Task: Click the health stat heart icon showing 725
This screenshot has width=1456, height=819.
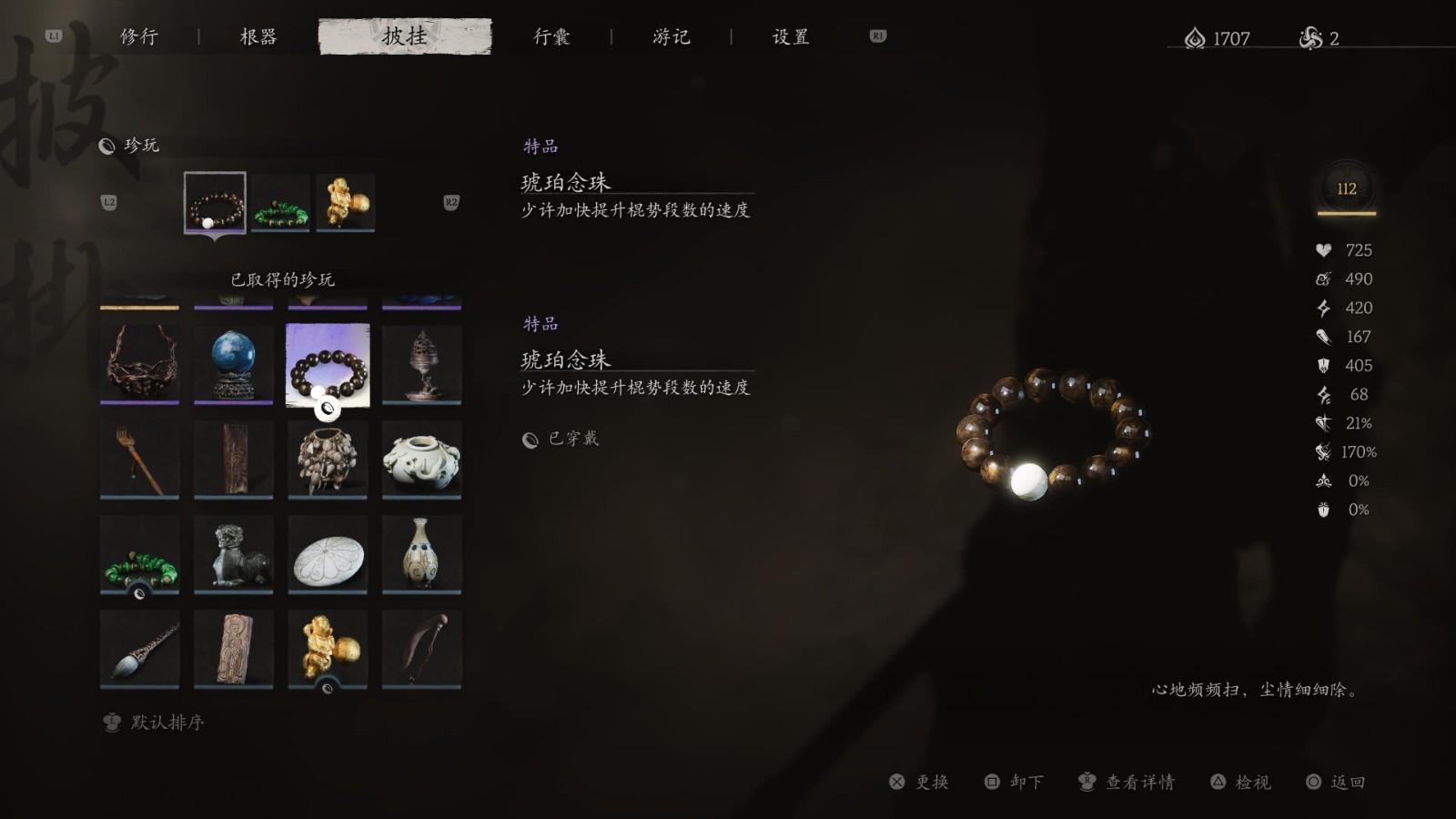Action: click(x=1322, y=250)
